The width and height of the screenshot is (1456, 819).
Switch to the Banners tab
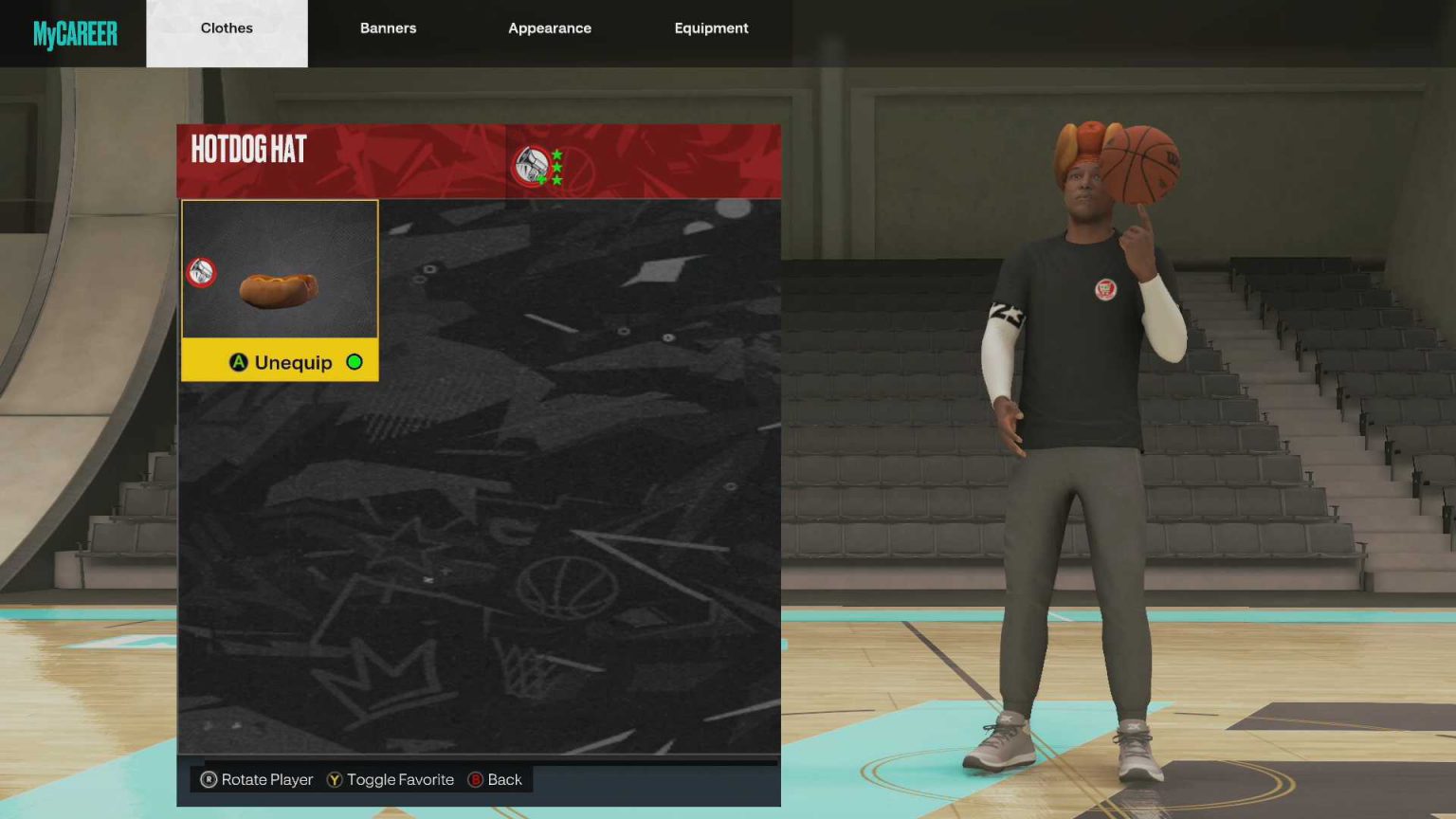coord(388,28)
